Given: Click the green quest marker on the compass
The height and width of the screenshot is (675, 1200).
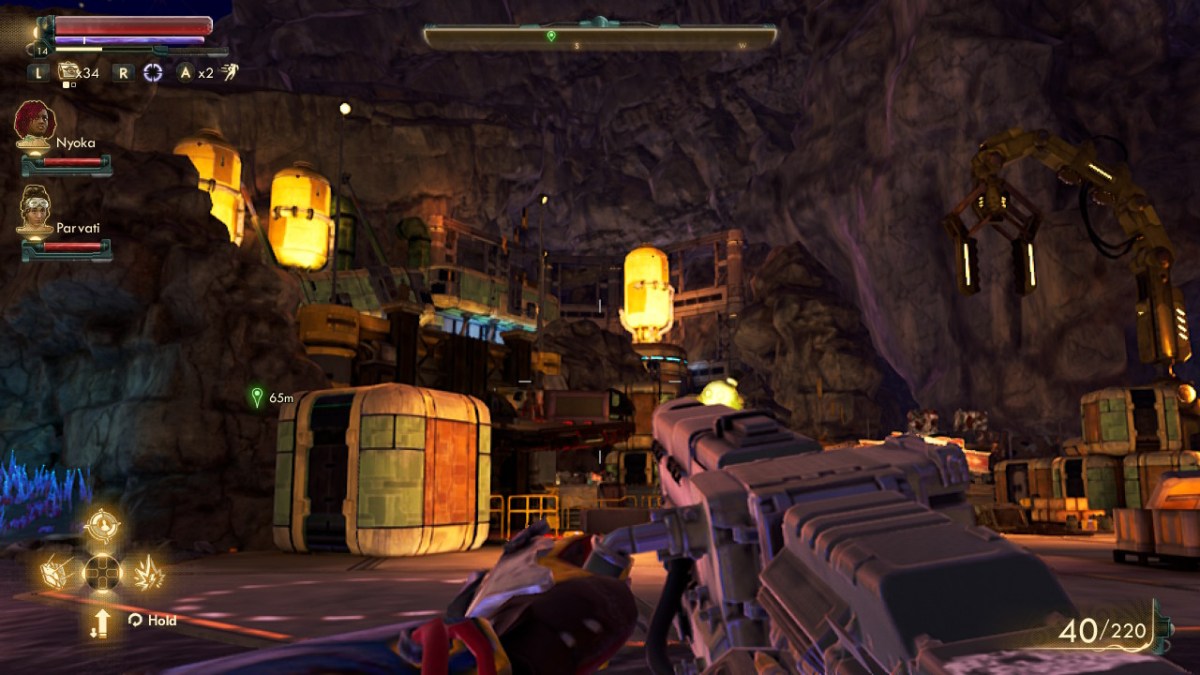Looking at the screenshot, I should click(550, 36).
